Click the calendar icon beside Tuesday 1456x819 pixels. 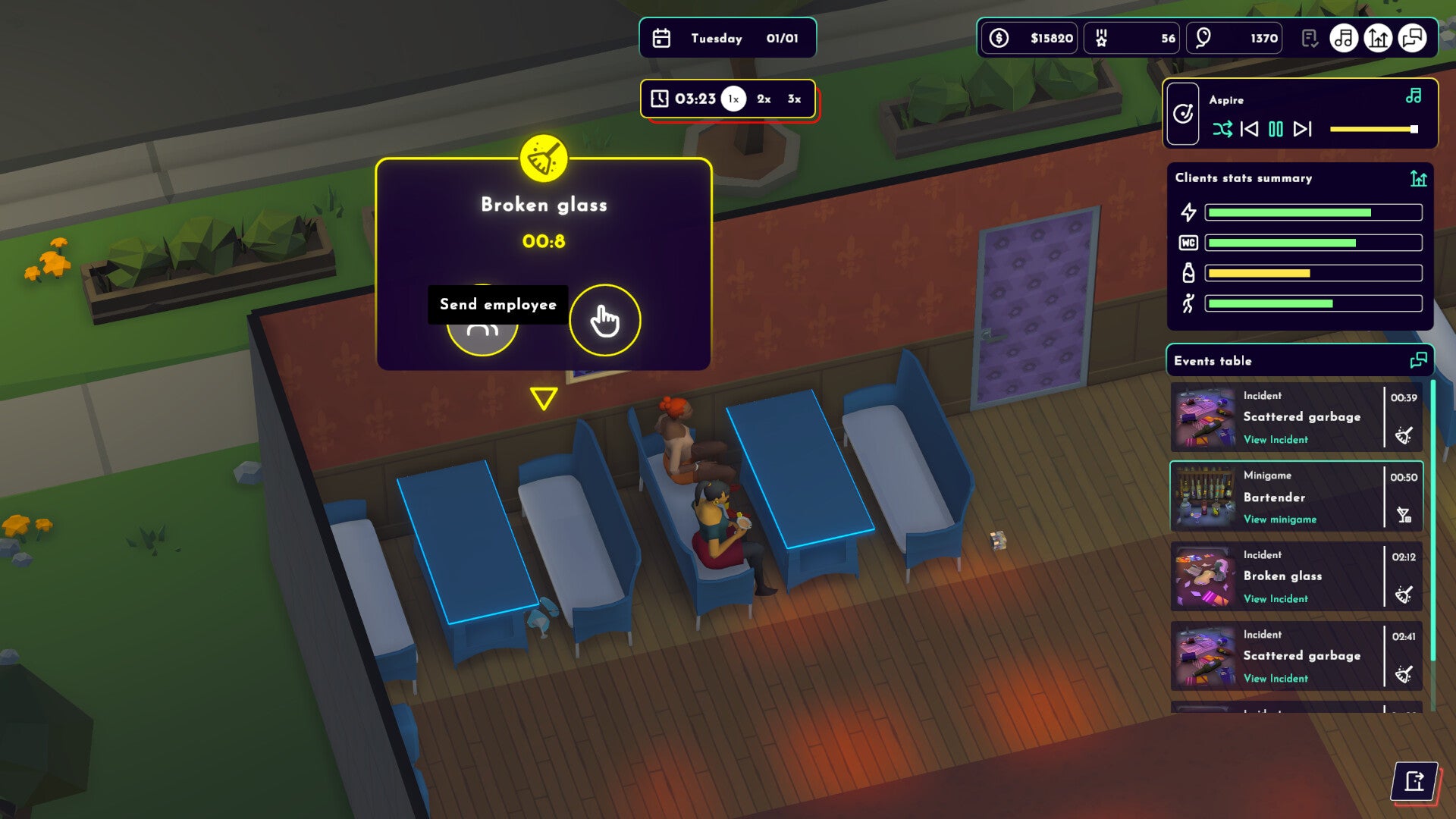click(662, 38)
